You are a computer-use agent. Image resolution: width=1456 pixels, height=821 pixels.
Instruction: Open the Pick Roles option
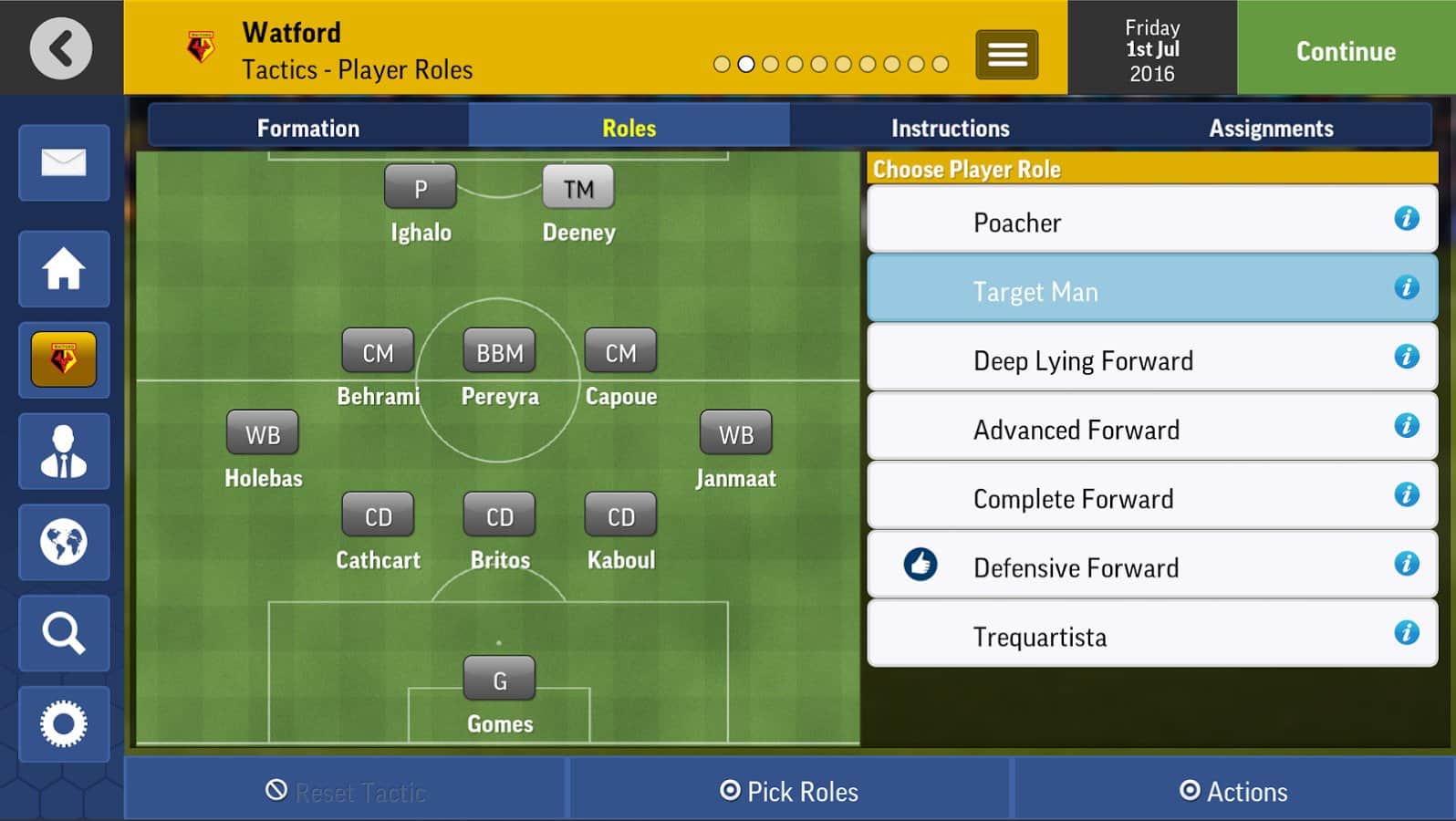(790, 791)
